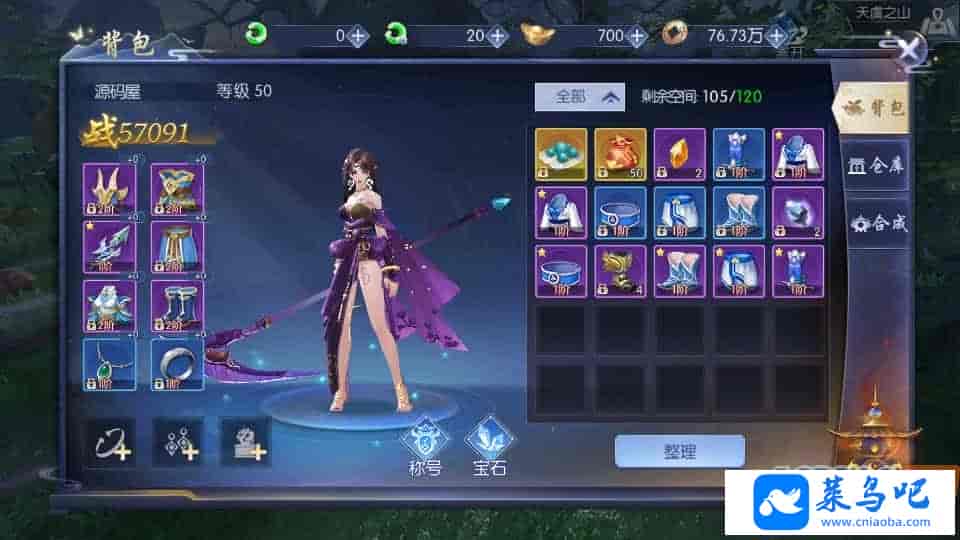The image size is (960, 540).
Task: Choose the orange gem item in the bag
Action: (680, 154)
